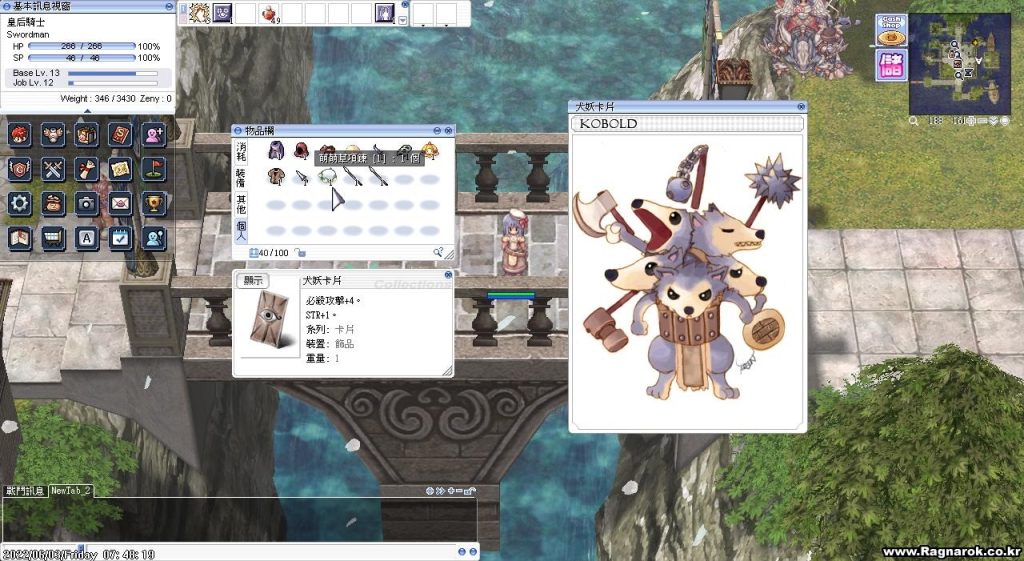Open the gold trophy achievements icon

point(154,203)
